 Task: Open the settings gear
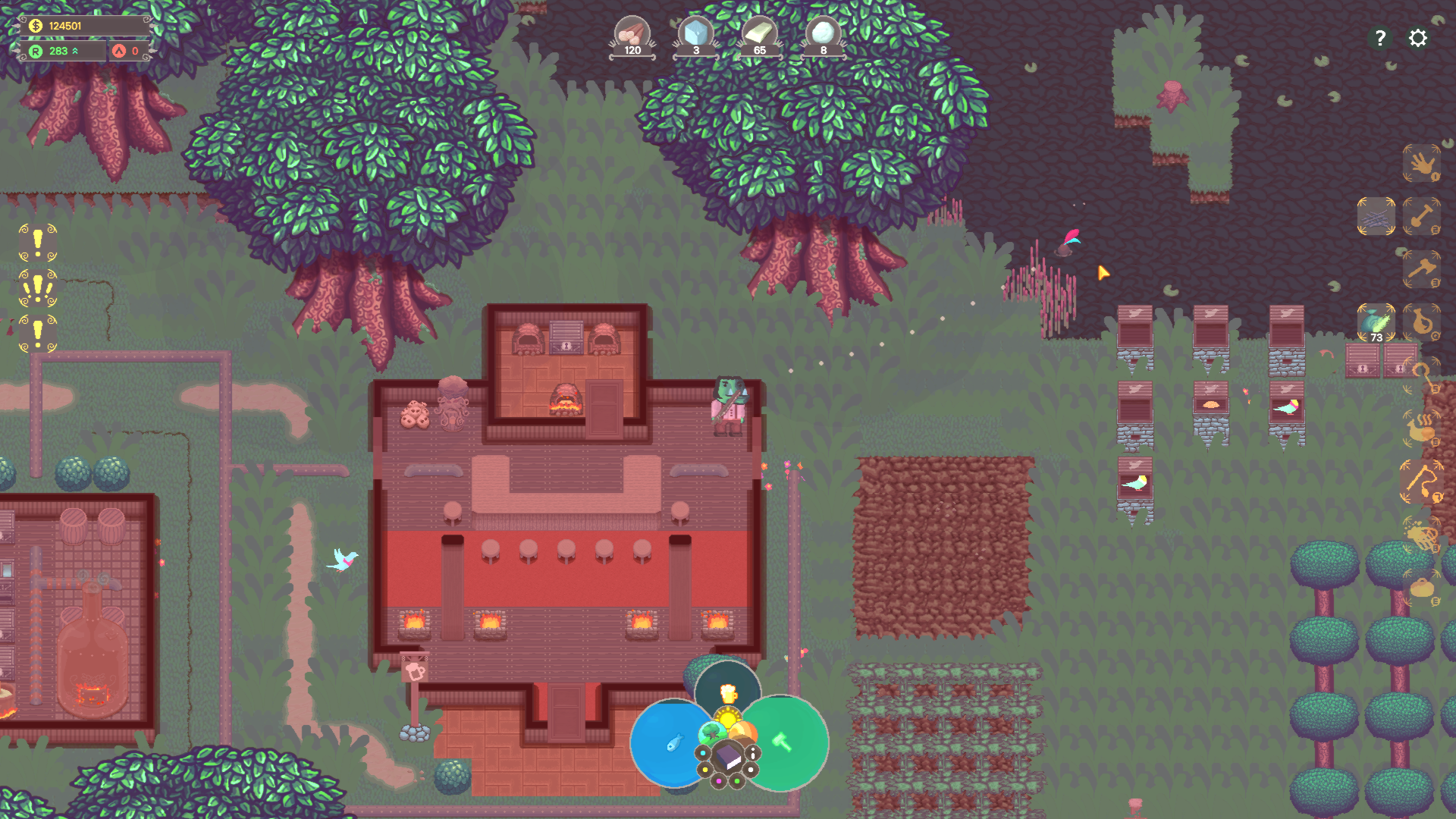pos(1417,38)
